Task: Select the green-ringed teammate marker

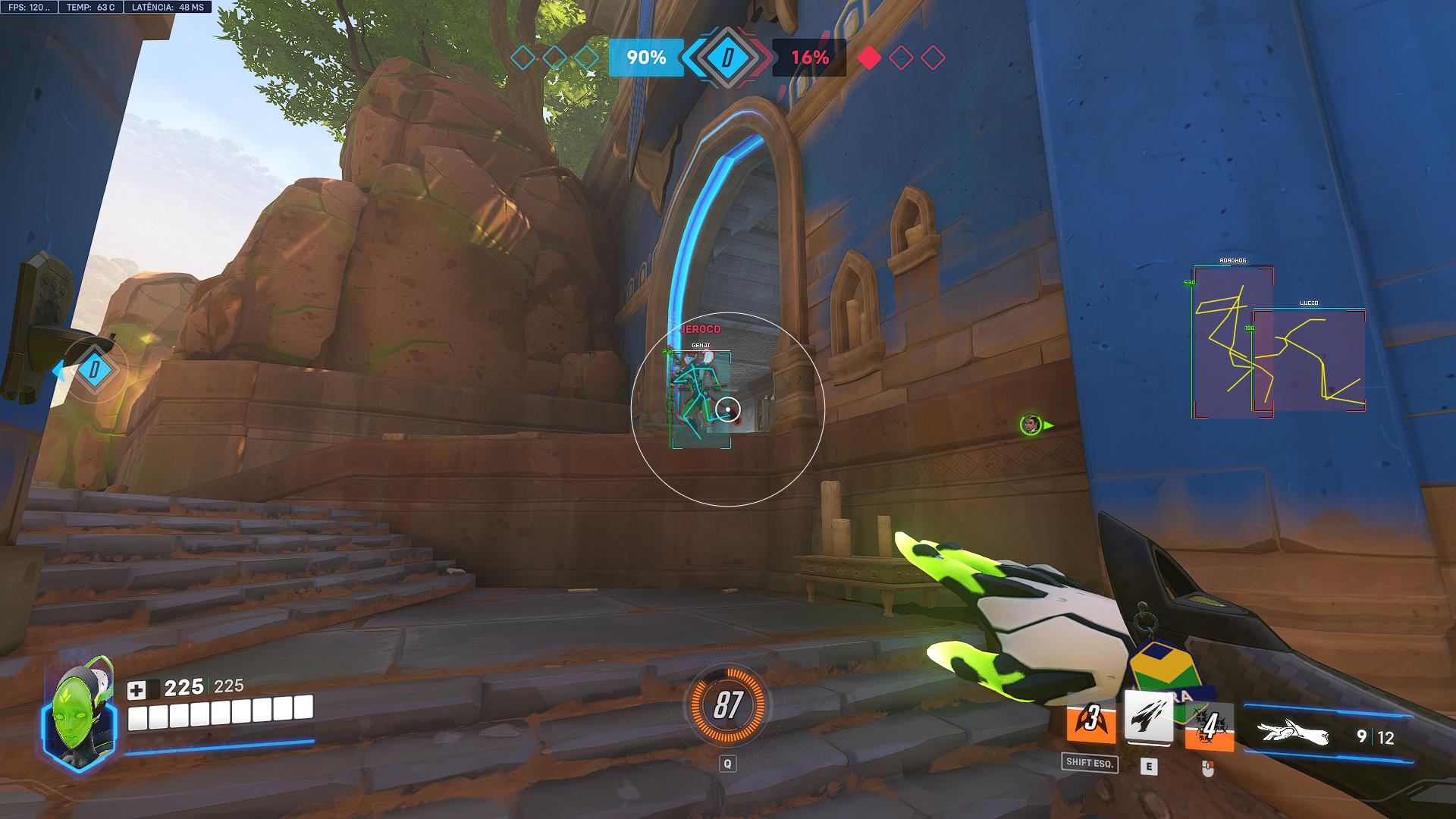Action: 1031,425
